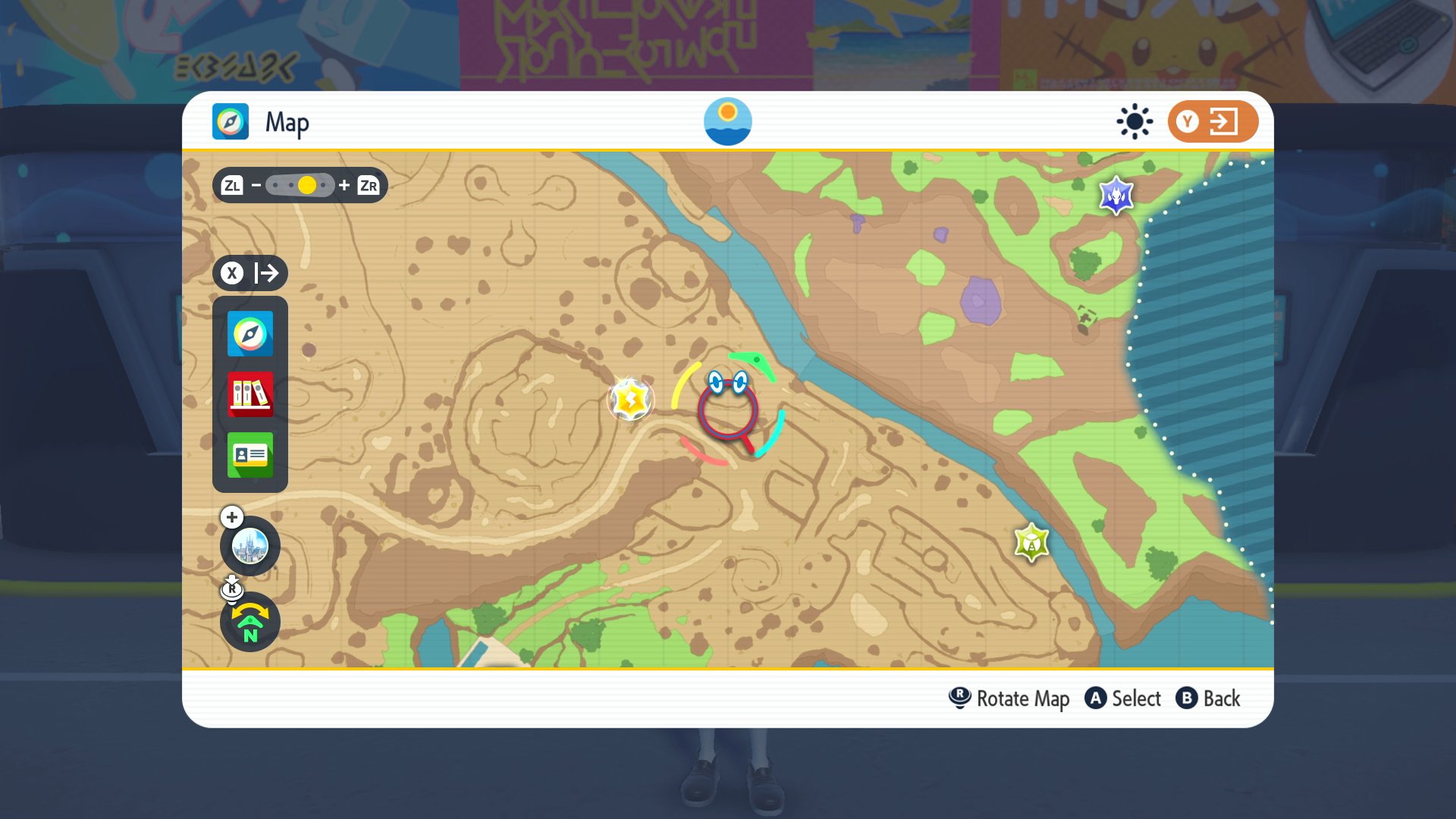Tap the north compass orientation icon
The width and height of the screenshot is (1456, 819).
tap(250, 622)
